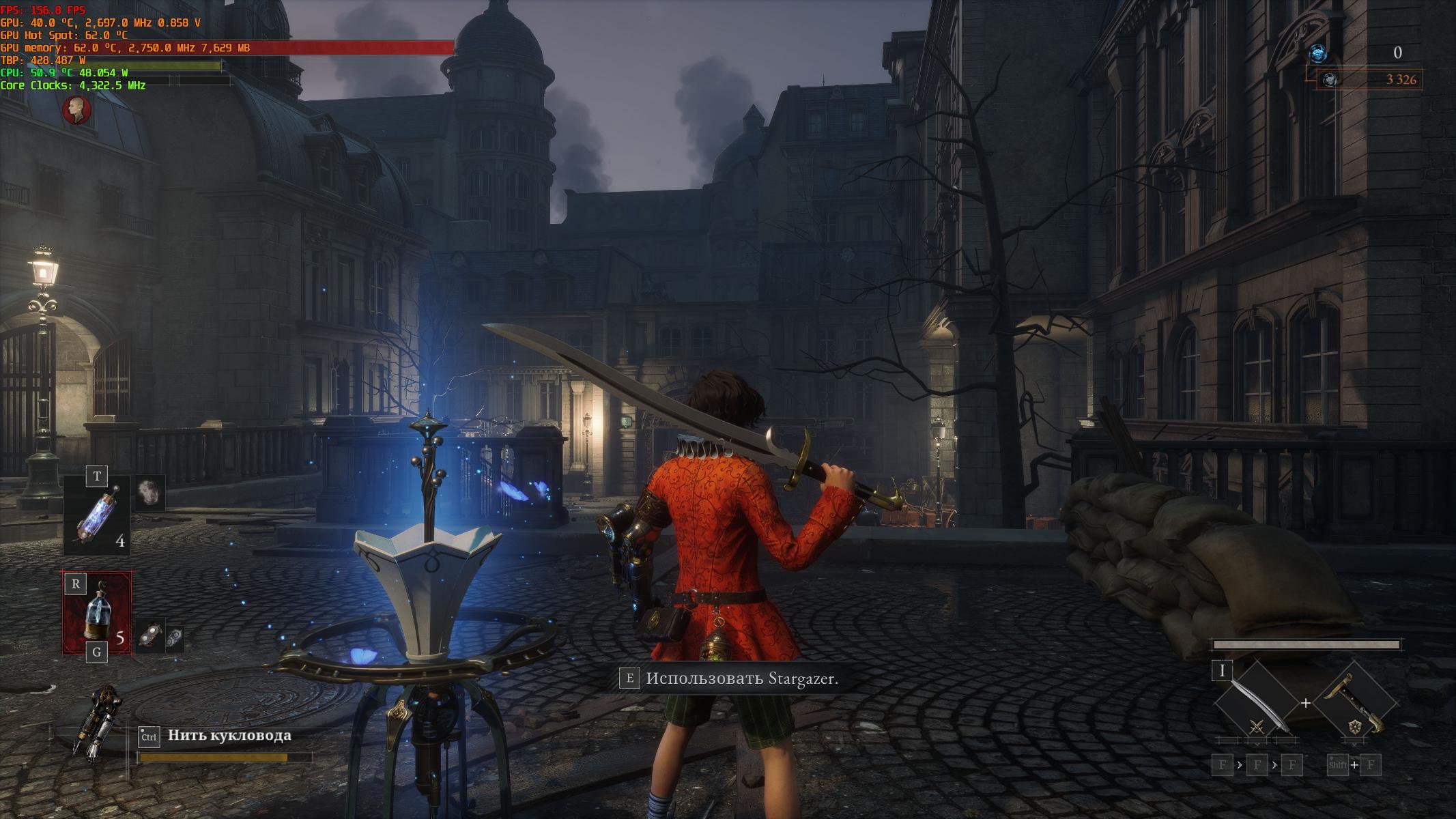Choose the twin-lens gadget next to the flask
Viewport: 1456px width, 819px height.
point(152,636)
